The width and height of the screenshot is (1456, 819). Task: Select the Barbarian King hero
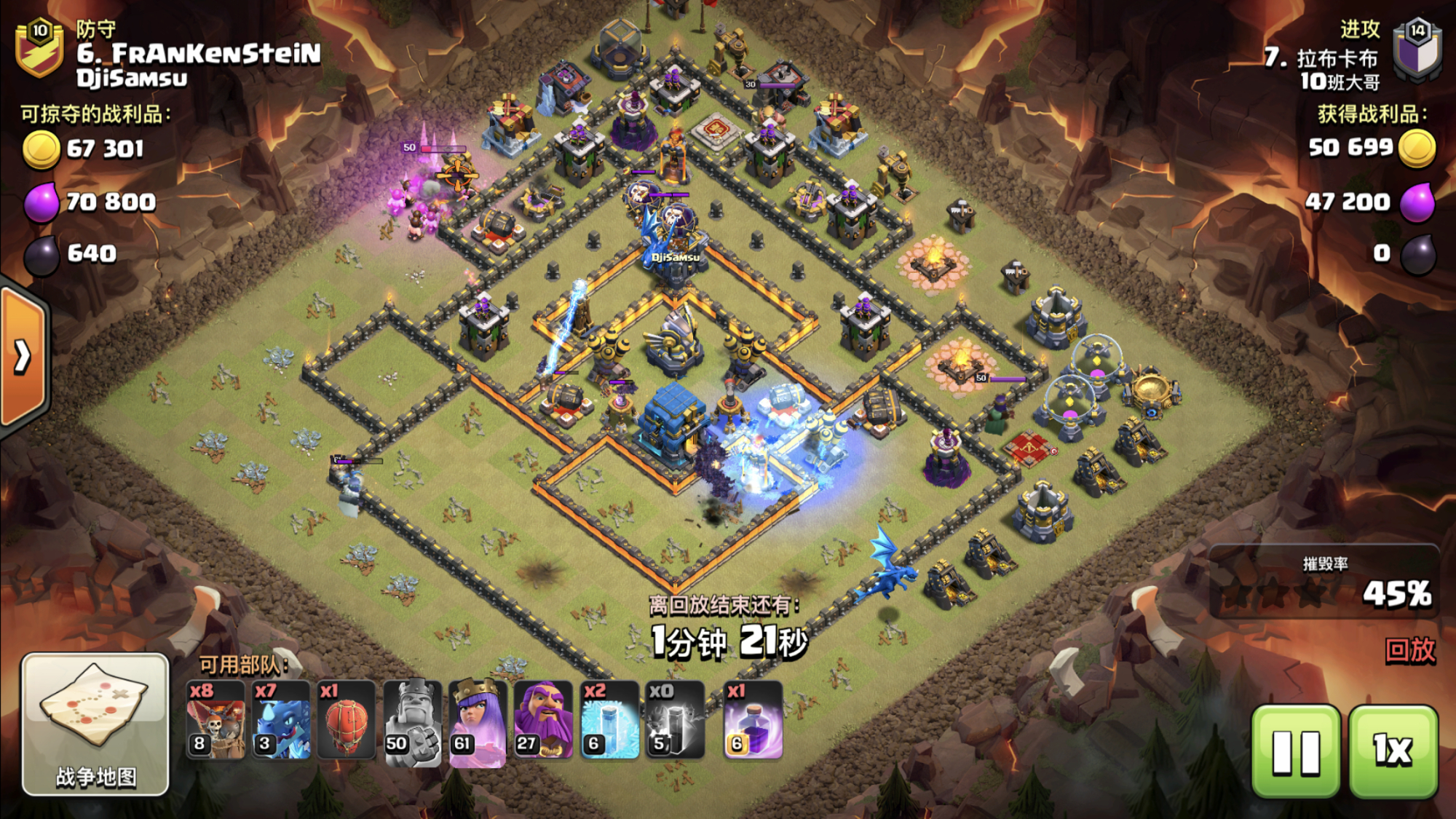click(x=412, y=721)
